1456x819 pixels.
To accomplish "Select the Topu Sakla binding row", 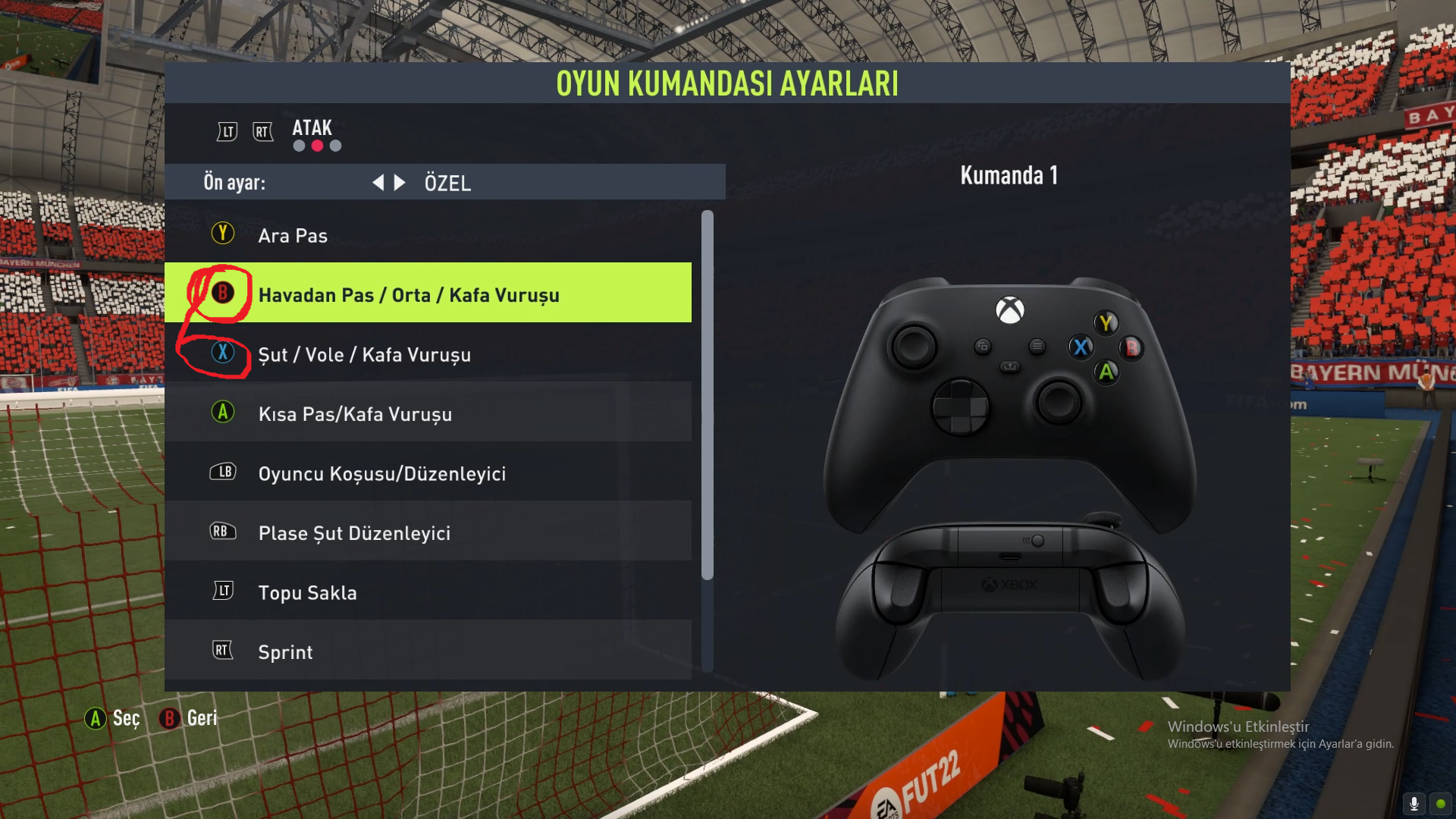I will [x=428, y=592].
